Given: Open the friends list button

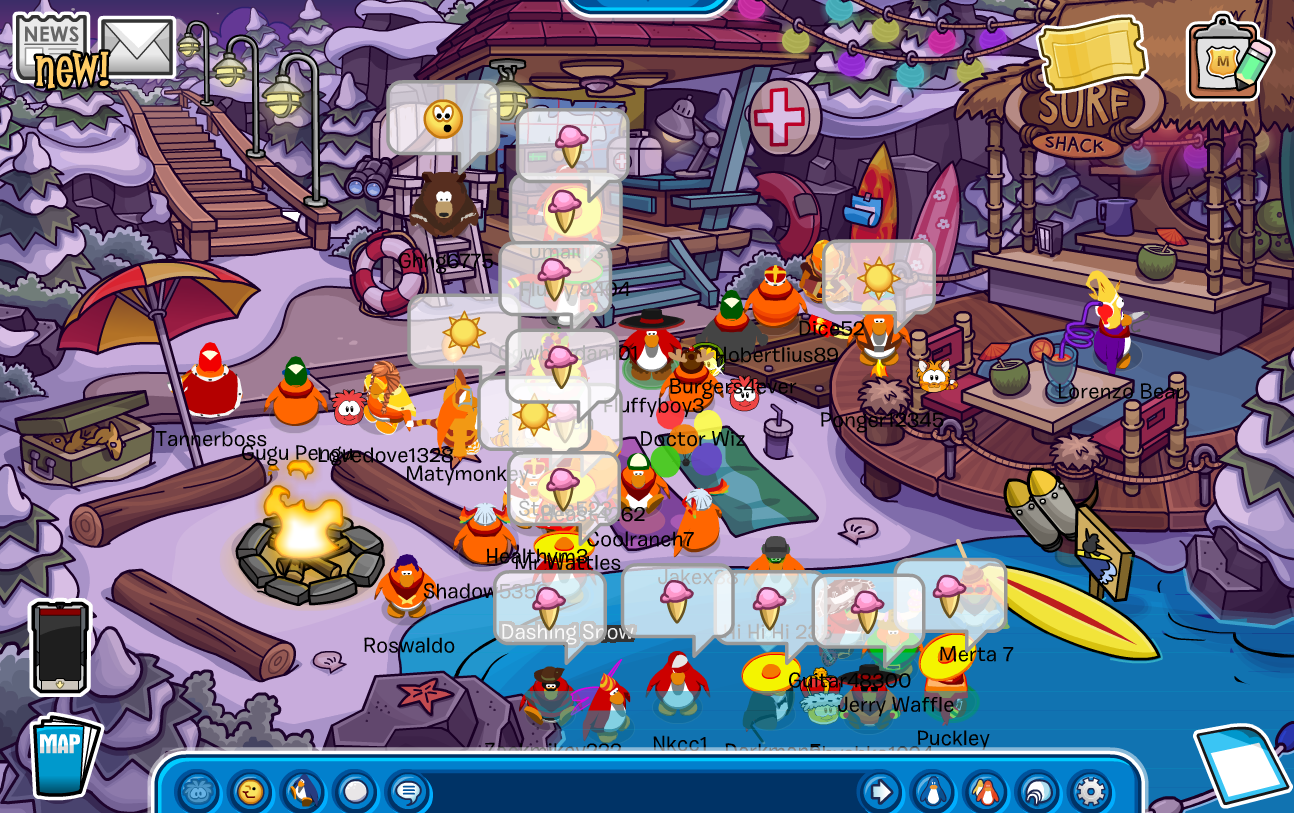Looking at the screenshot, I should point(985,793).
